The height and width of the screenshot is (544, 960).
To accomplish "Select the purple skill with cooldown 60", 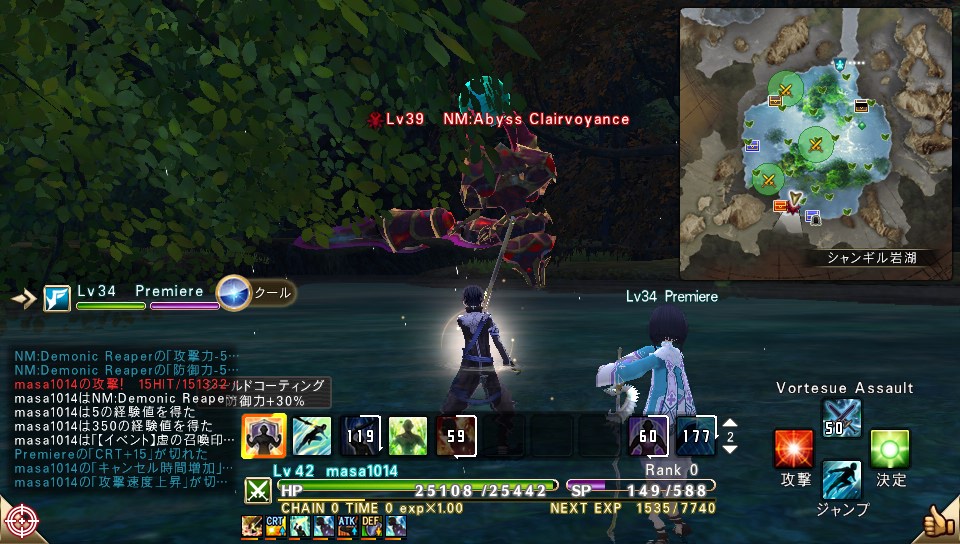I will [x=647, y=435].
